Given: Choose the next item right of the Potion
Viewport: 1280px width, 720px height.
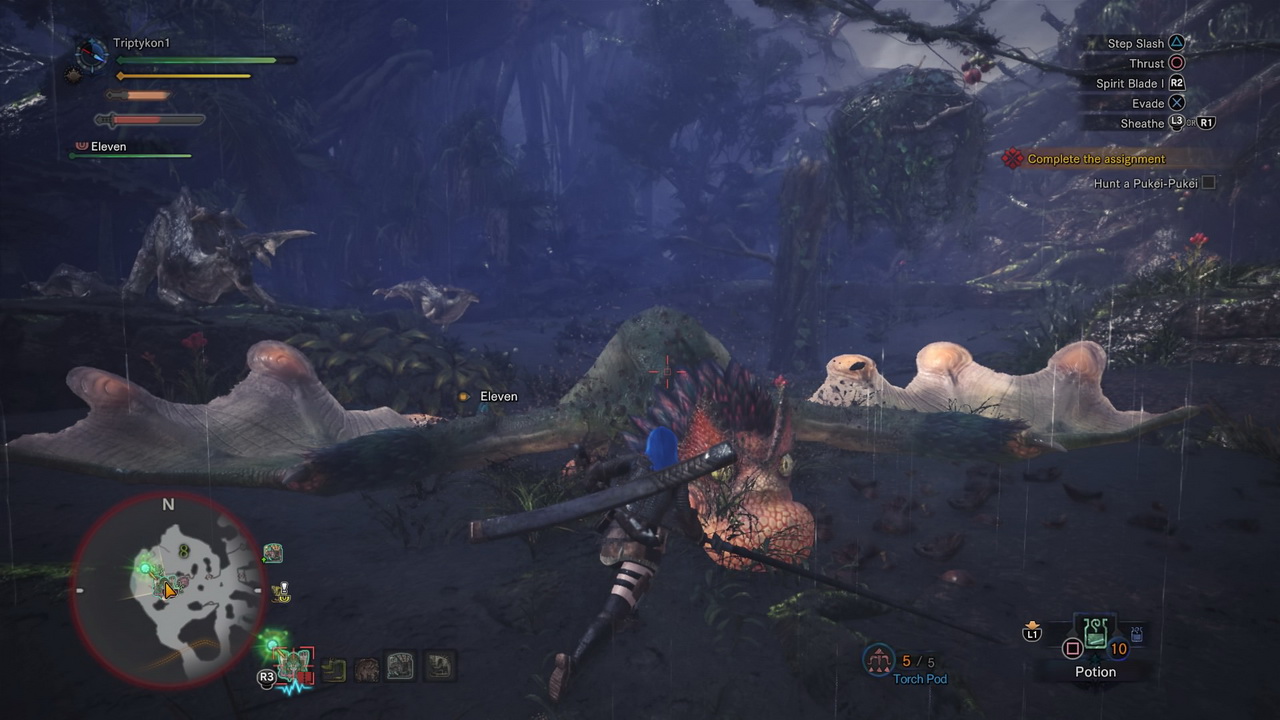Looking at the screenshot, I should tap(1137, 635).
